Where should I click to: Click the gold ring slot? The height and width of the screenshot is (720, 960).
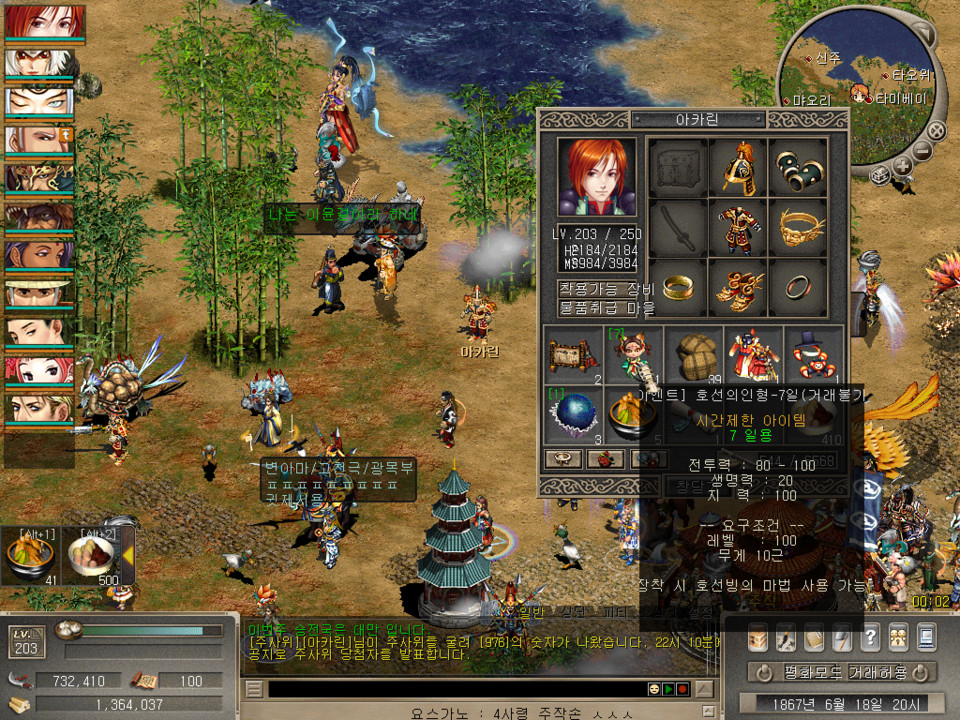[x=680, y=288]
